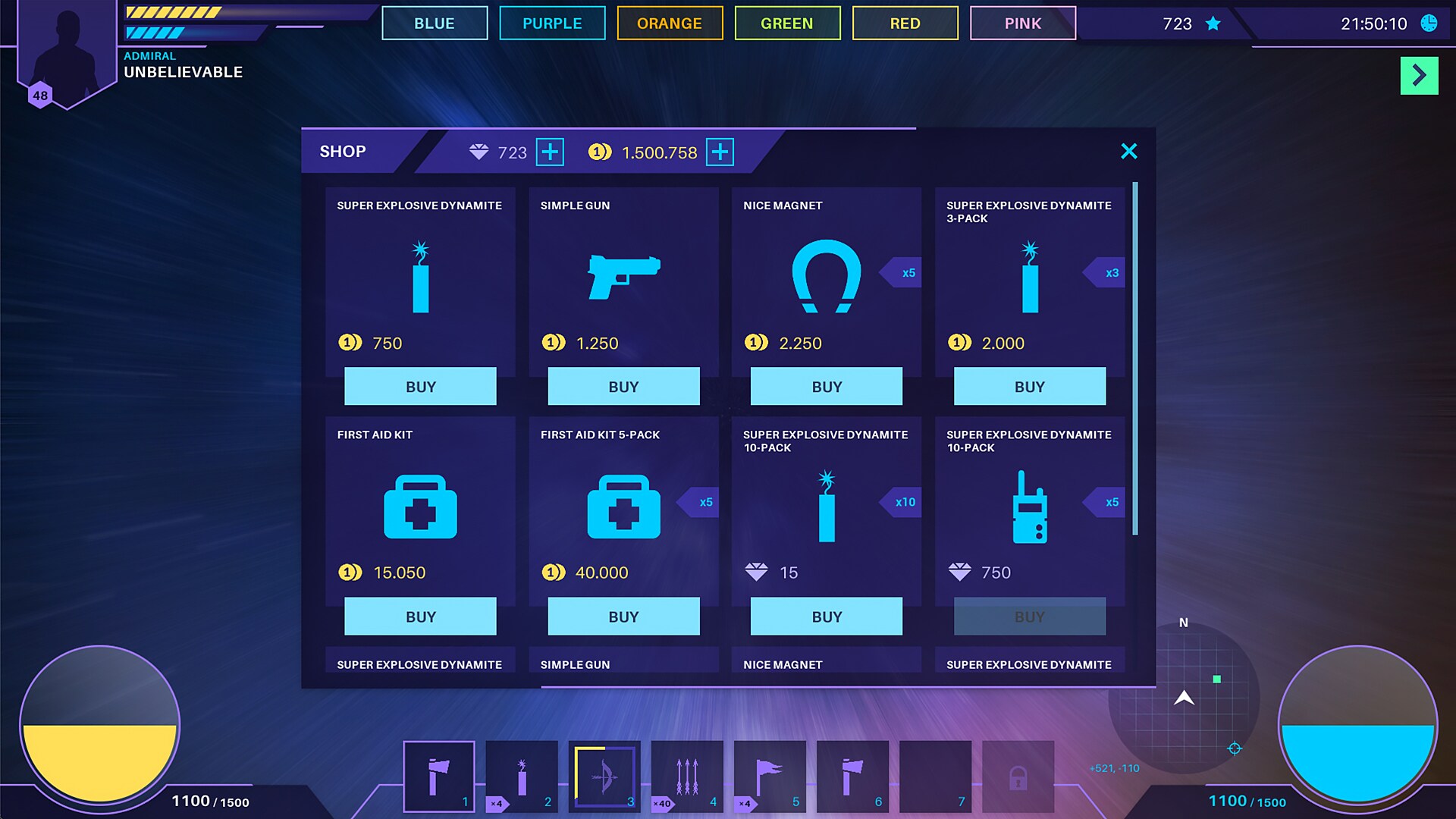Purchase the First Aid Kit 5-Pack
Screen dimensions: 1456x819
623,616
